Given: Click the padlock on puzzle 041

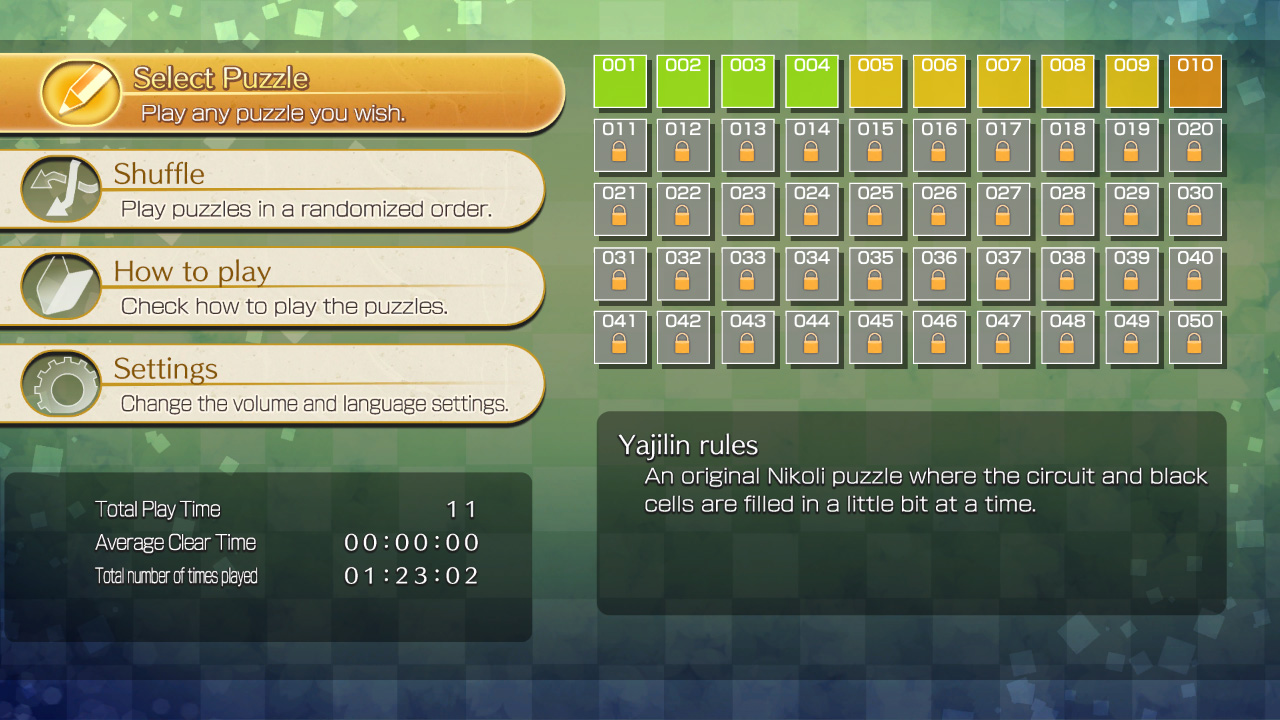Looking at the screenshot, I should click(x=621, y=345).
